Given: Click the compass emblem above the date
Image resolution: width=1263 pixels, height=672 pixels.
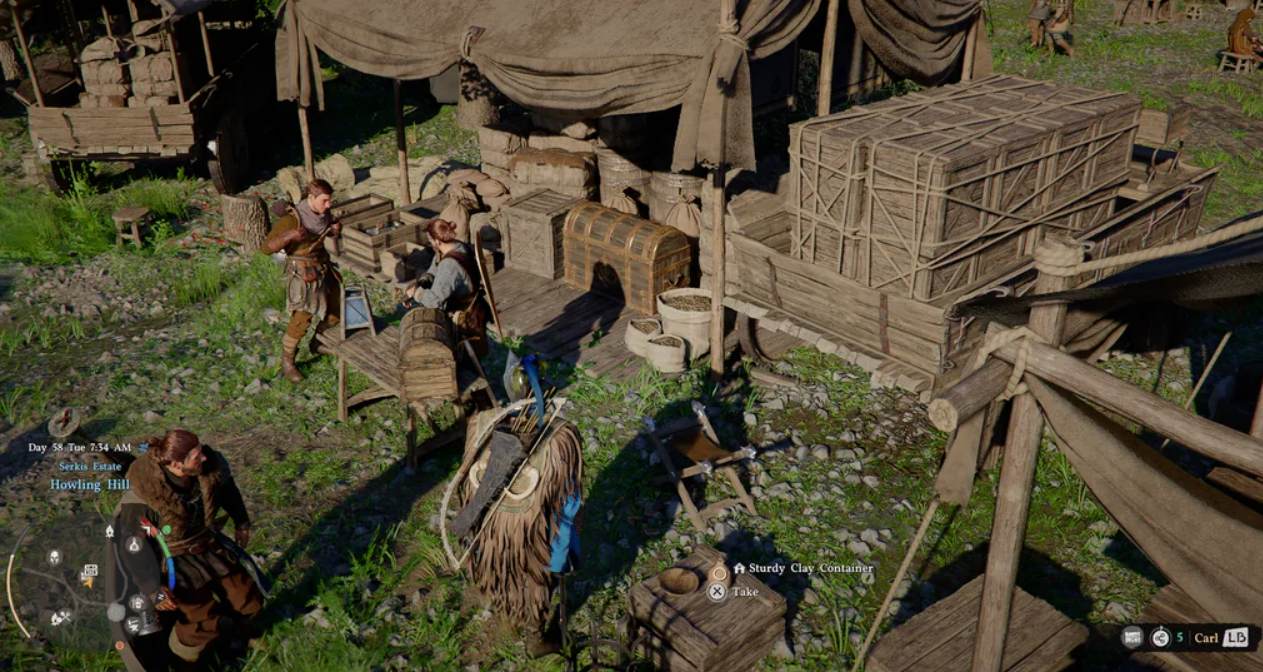Looking at the screenshot, I should [64, 422].
